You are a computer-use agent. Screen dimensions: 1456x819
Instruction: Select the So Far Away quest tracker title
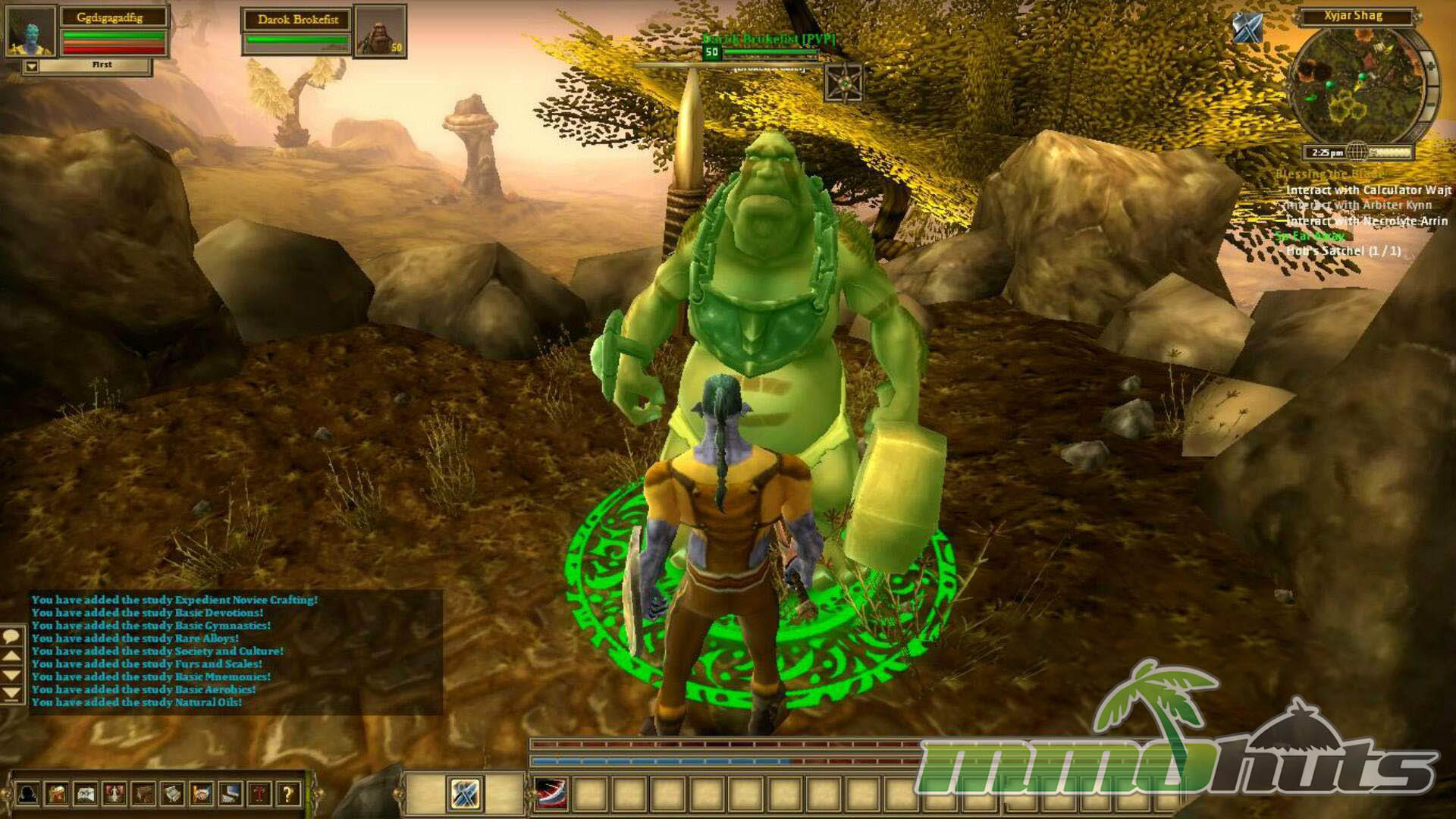[1310, 236]
